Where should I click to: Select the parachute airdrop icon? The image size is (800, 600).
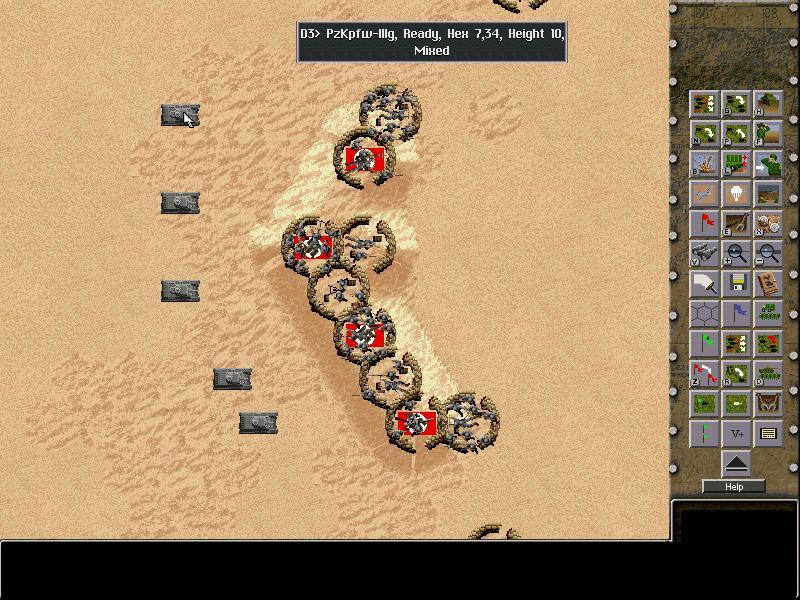pyautogui.click(x=736, y=194)
